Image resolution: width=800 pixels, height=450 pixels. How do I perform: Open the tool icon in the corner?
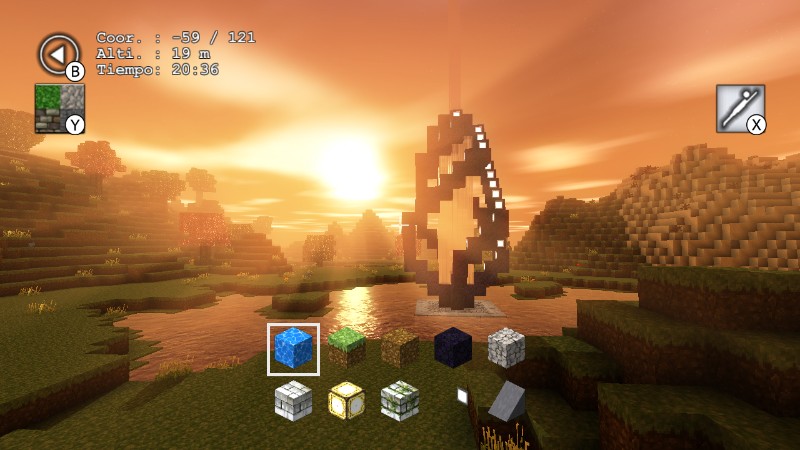point(740,108)
